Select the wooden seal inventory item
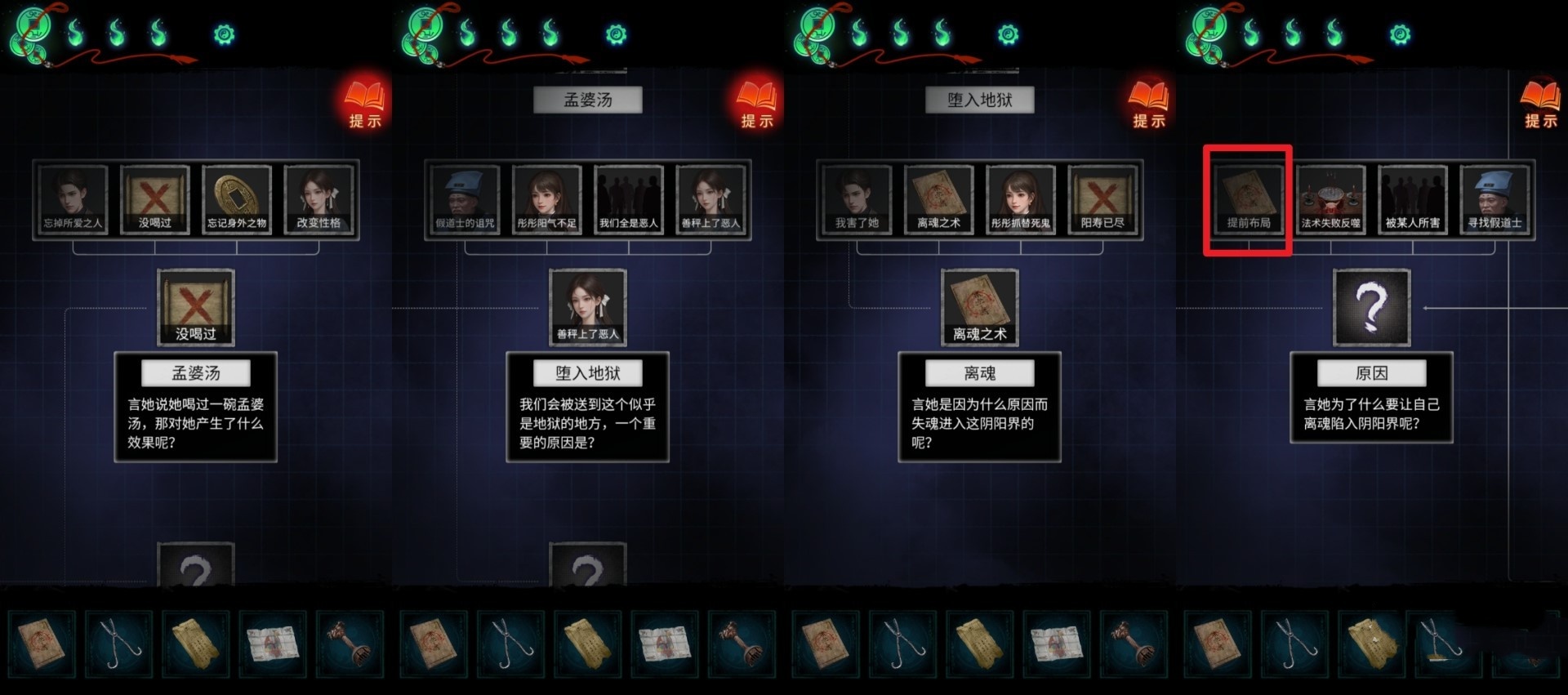The height and width of the screenshot is (695, 1568). [351, 644]
